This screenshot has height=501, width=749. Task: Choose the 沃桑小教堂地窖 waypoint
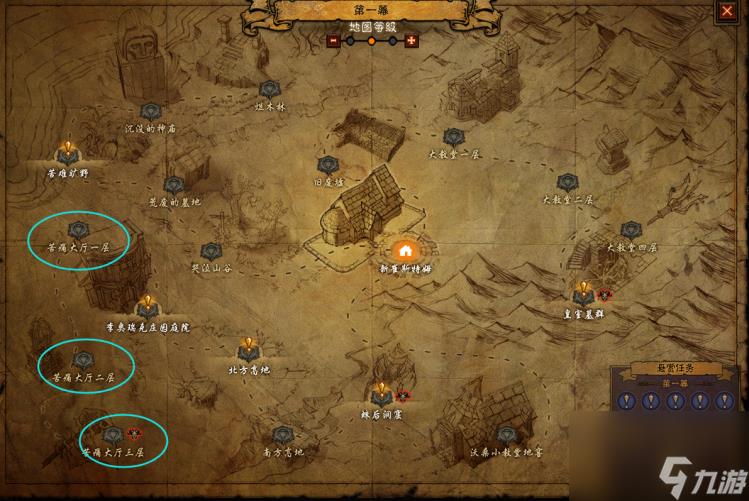pyautogui.click(x=505, y=435)
